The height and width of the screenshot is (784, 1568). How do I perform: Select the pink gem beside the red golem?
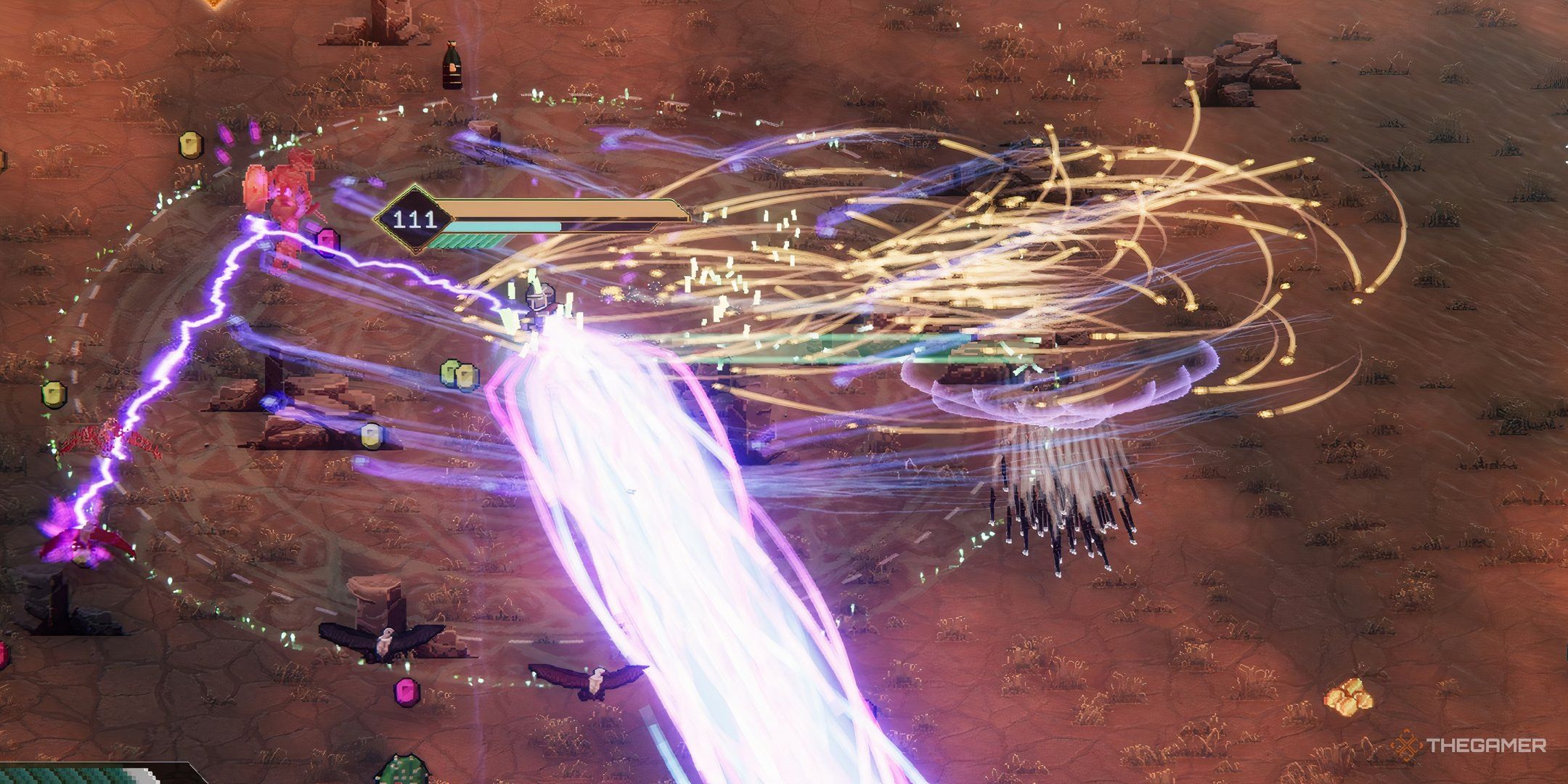327,240
